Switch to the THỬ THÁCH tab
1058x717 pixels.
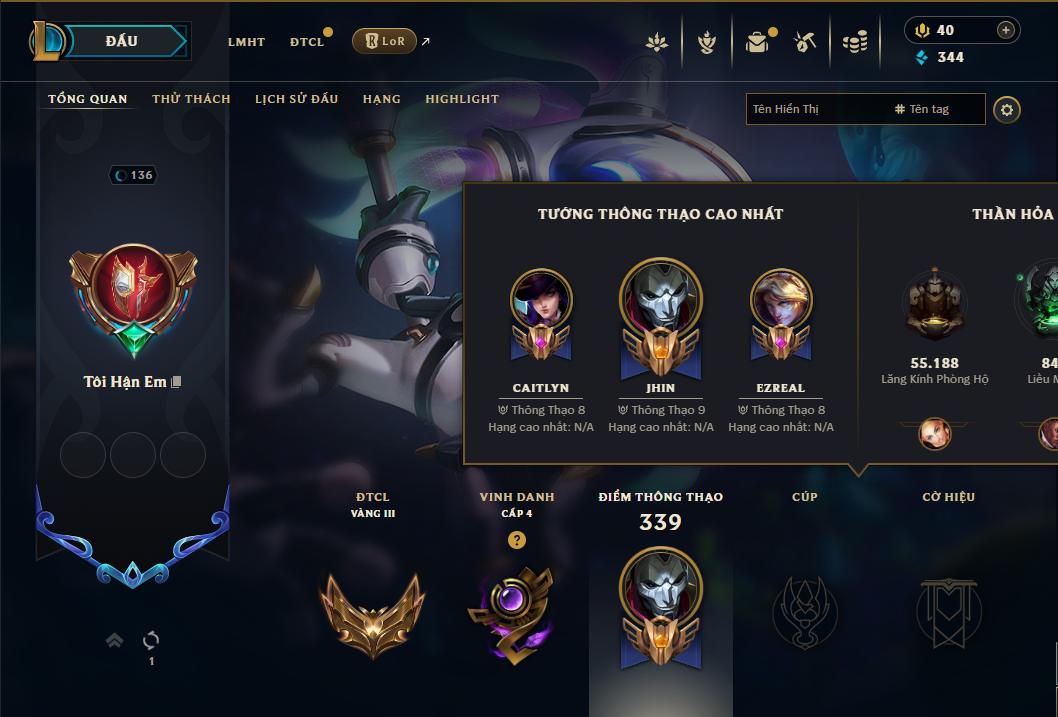click(191, 99)
